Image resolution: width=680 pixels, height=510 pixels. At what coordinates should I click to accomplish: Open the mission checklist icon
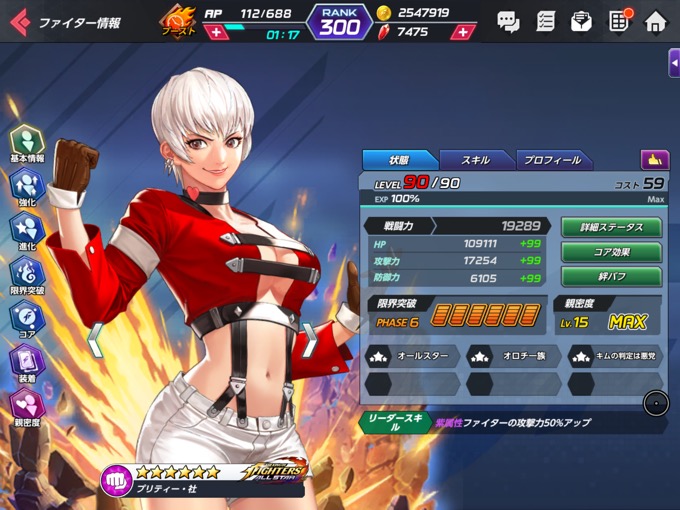tap(545, 21)
